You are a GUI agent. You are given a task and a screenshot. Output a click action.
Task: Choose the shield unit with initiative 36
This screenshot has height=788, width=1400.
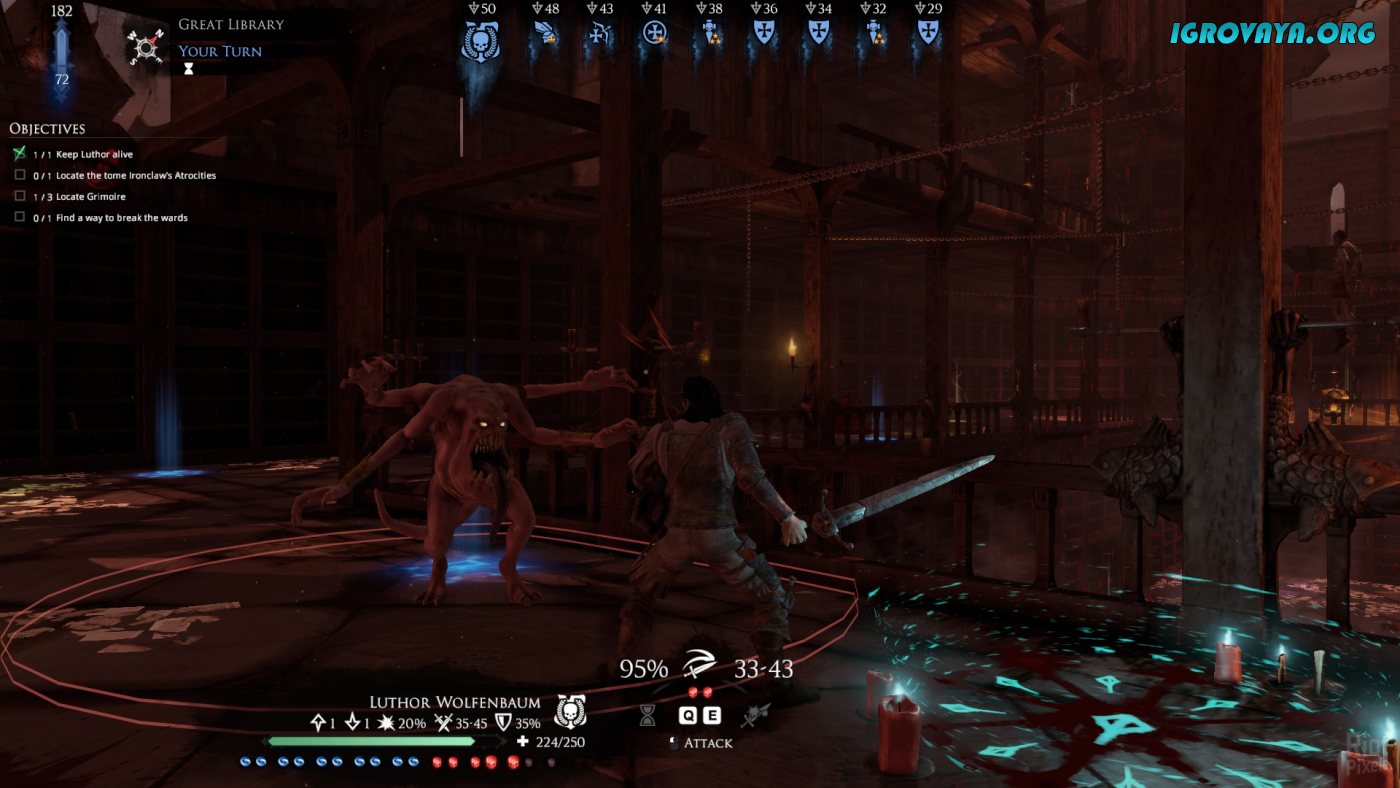(764, 34)
